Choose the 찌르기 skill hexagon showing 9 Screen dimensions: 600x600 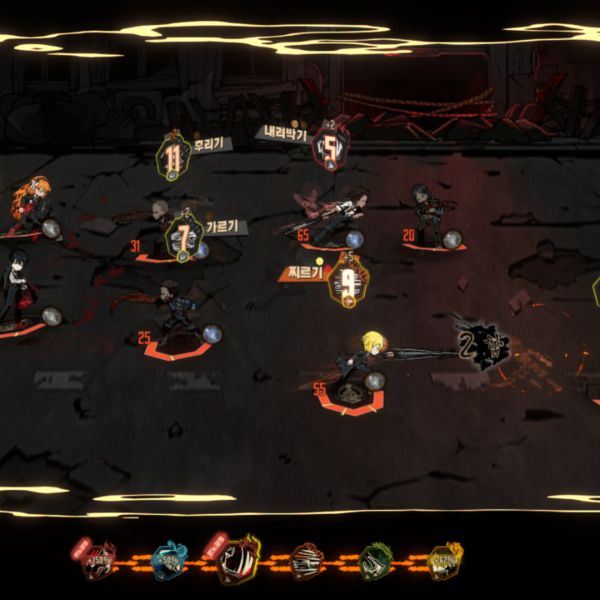[x=348, y=281]
